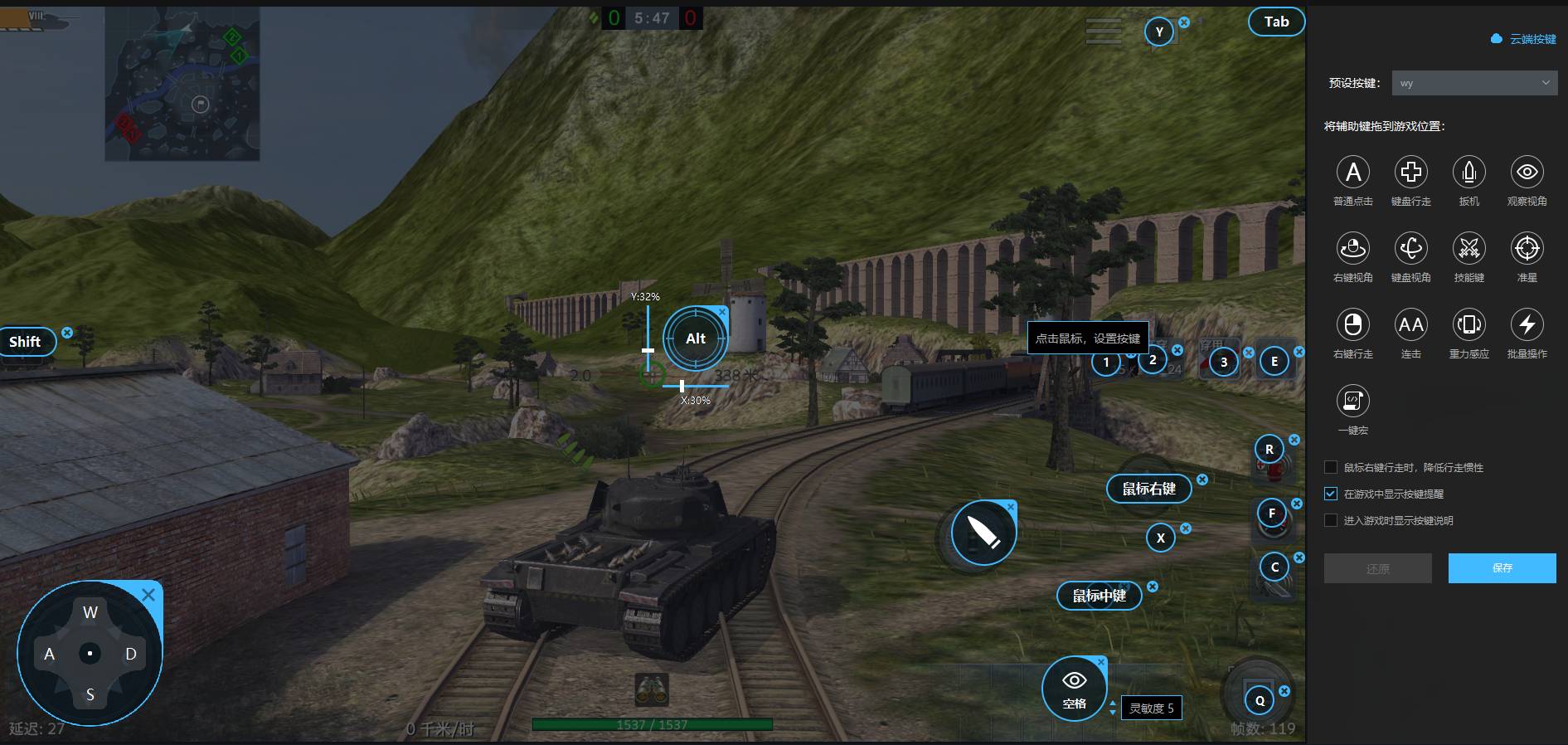Open the battlefield minimap

182,85
